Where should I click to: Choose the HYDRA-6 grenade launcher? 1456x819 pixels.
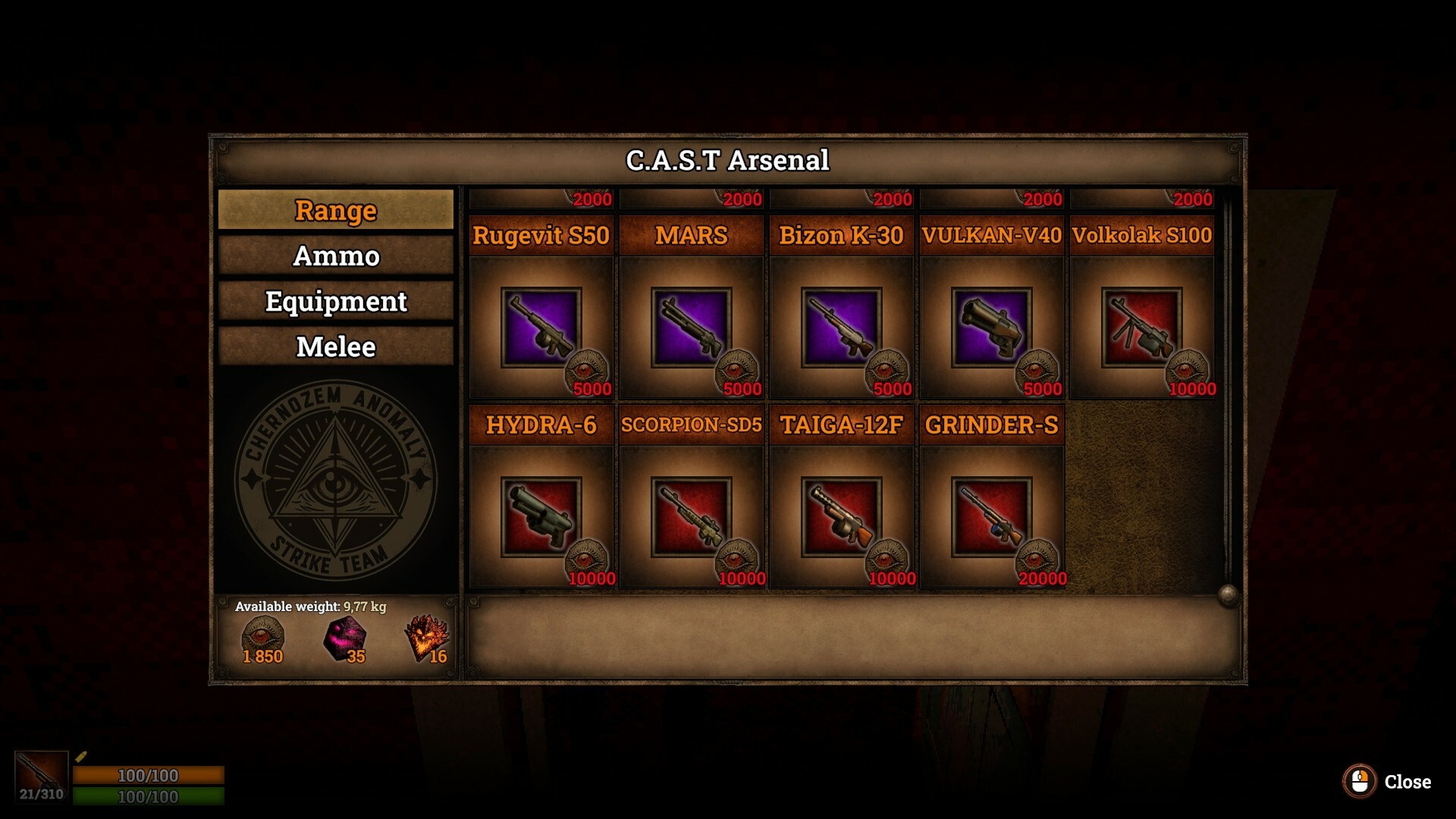541,517
